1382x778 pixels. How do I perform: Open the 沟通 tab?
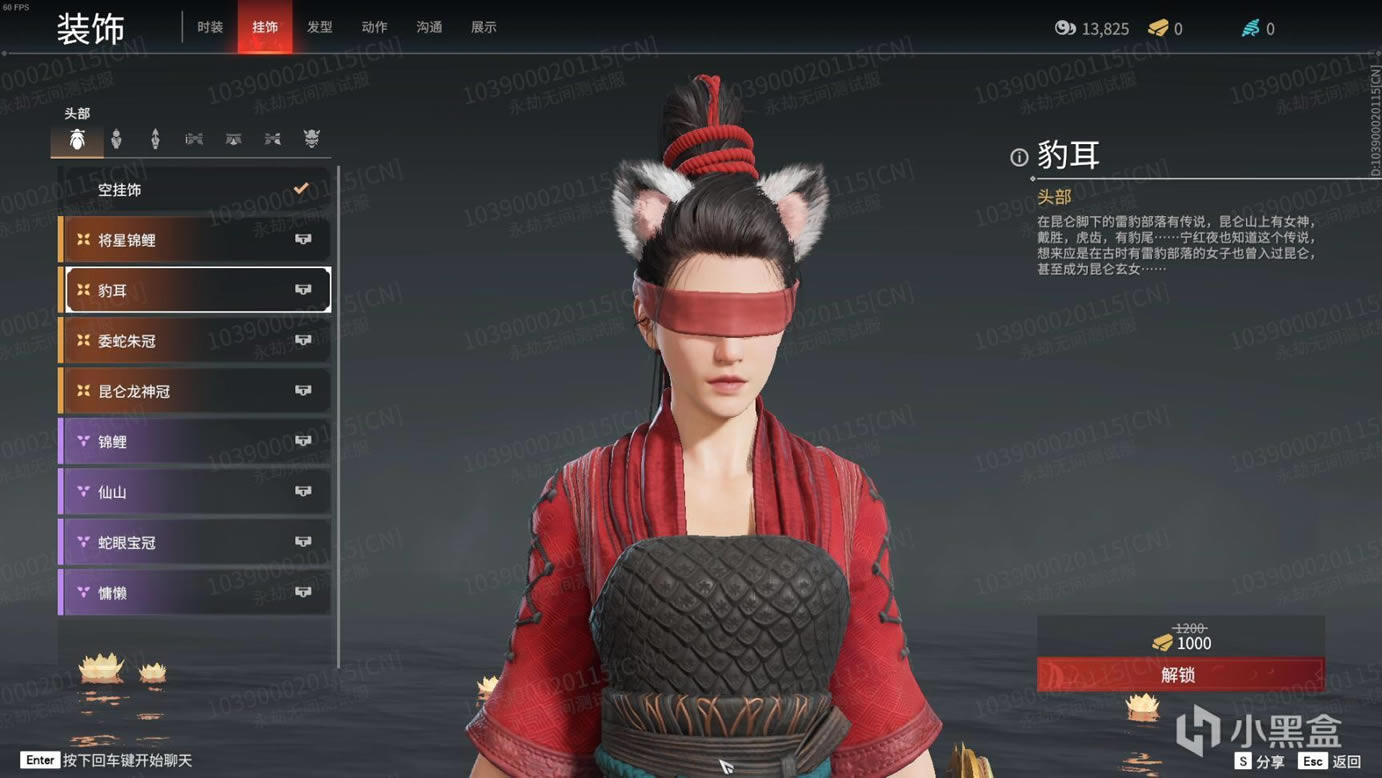tap(429, 27)
